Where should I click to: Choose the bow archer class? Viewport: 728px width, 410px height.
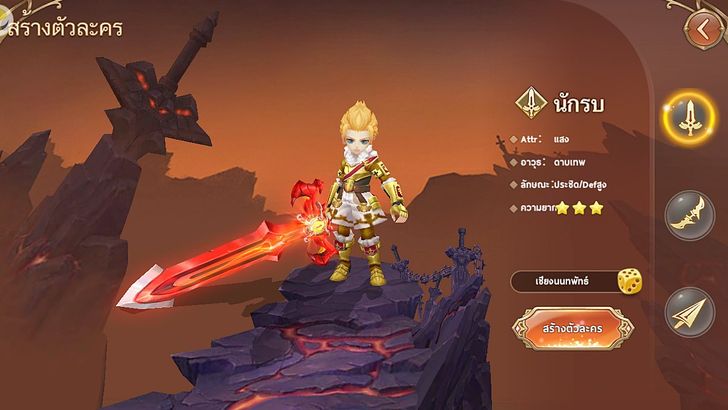pyautogui.click(x=689, y=216)
